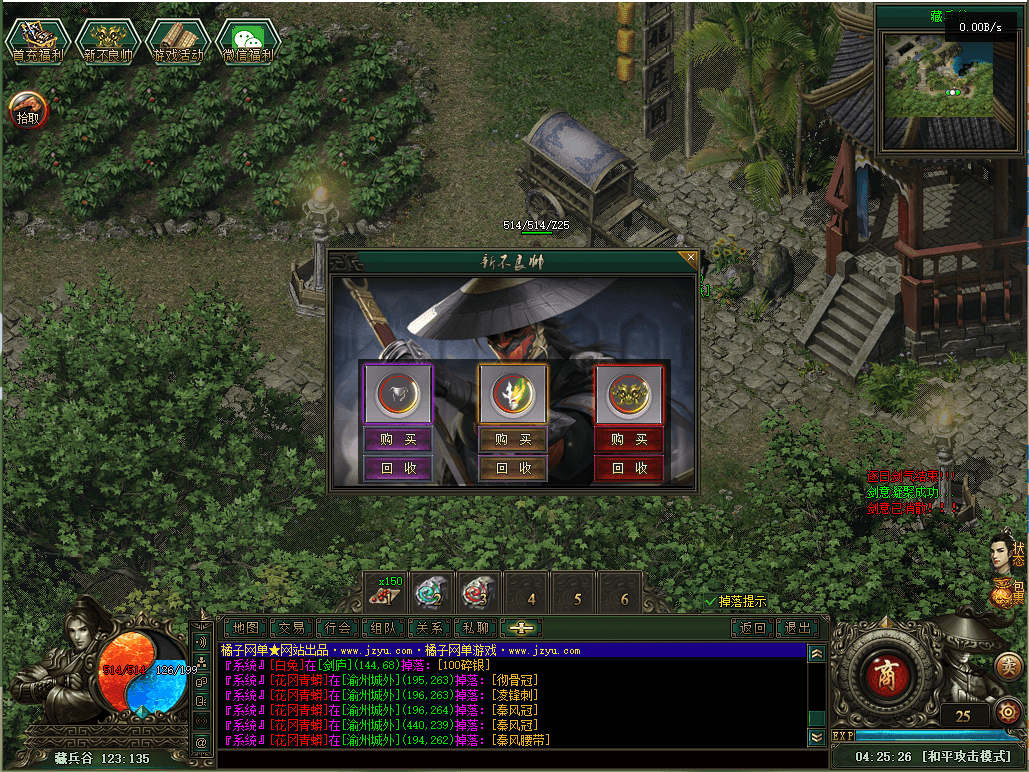The width and height of the screenshot is (1029, 772).
Task: Click the 拾取 pickup button
Action: tap(28, 110)
